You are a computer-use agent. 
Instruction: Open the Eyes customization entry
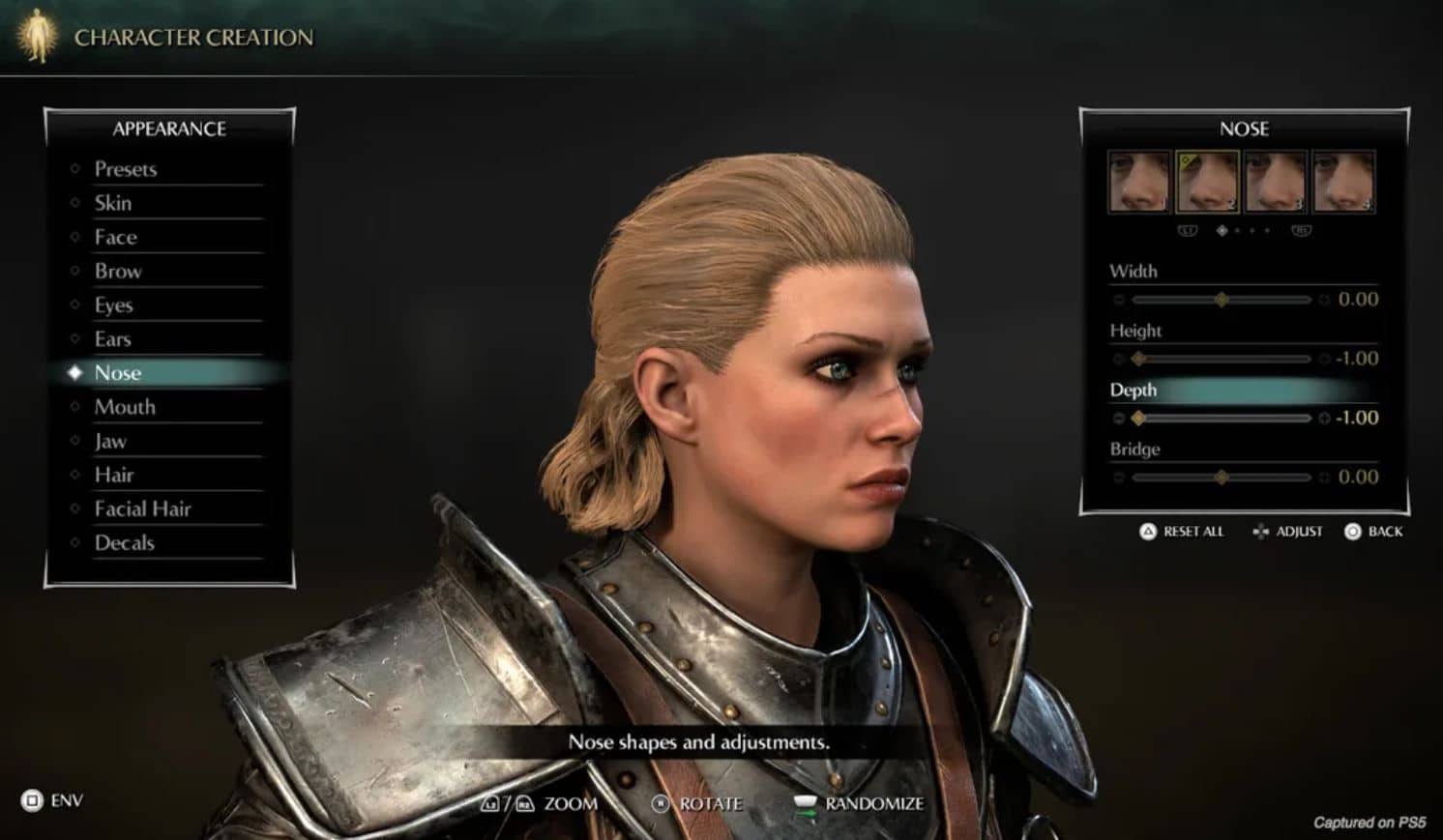[114, 305]
